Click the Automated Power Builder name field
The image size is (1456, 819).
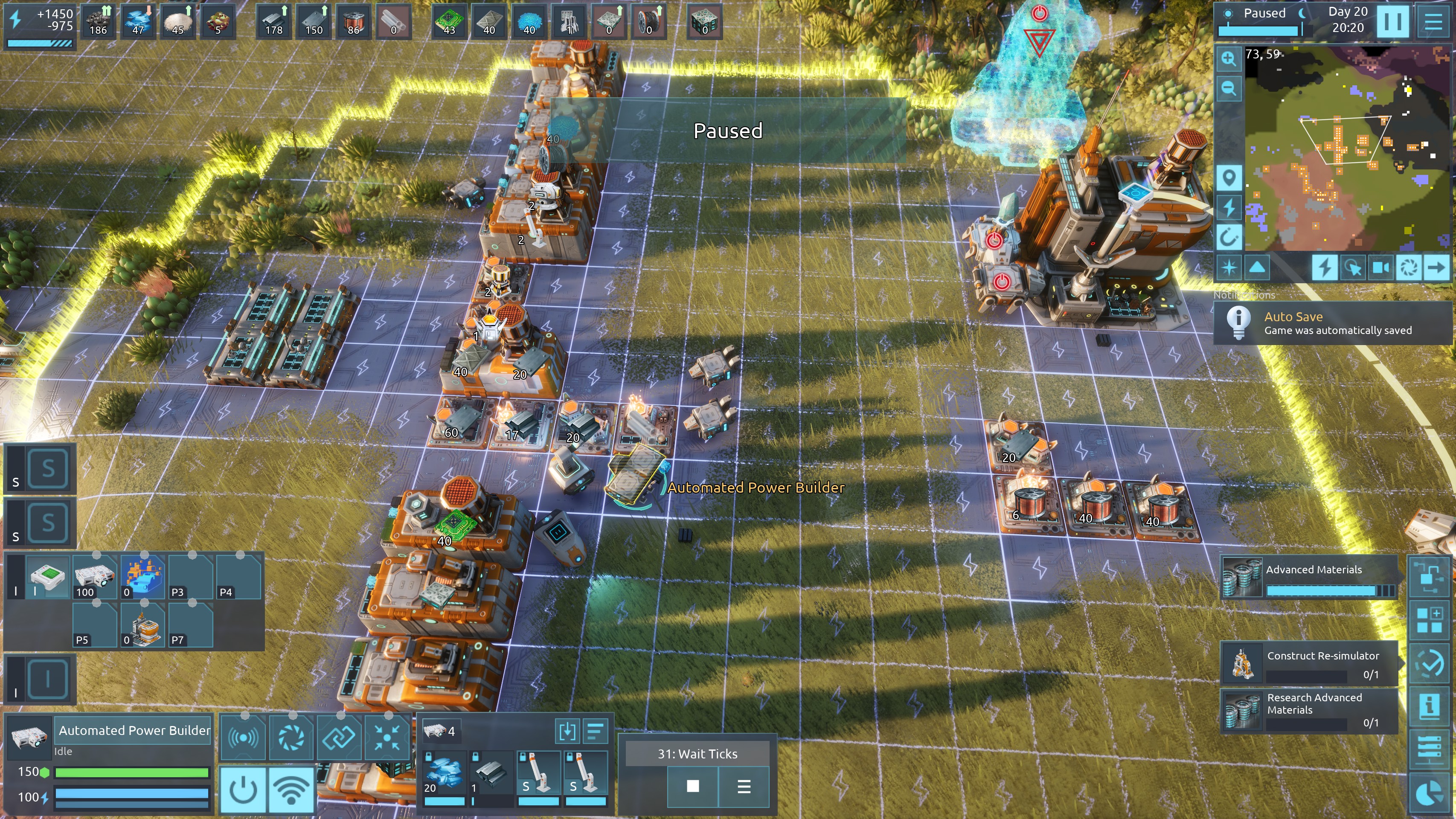[x=134, y=730]
